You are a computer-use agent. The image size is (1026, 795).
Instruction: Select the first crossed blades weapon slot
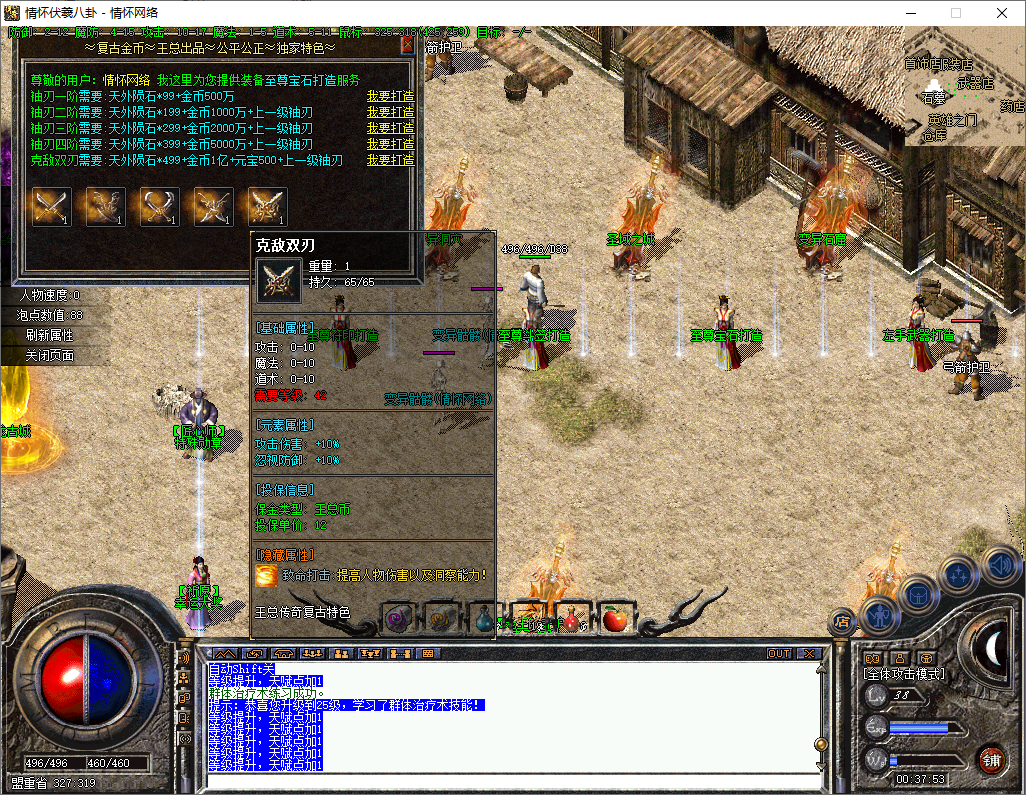(x=52, y=206)
